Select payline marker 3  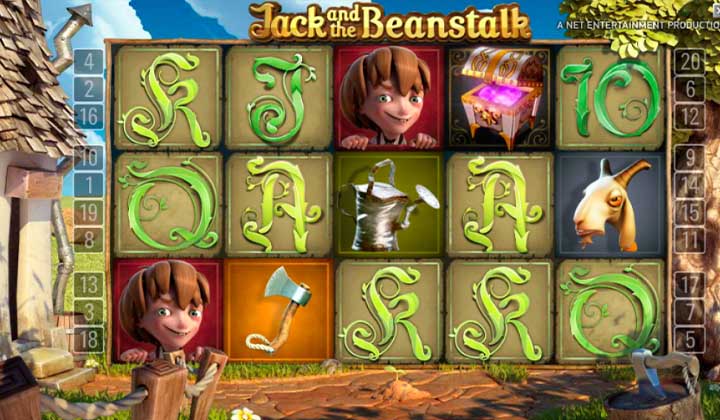(89, 311)
